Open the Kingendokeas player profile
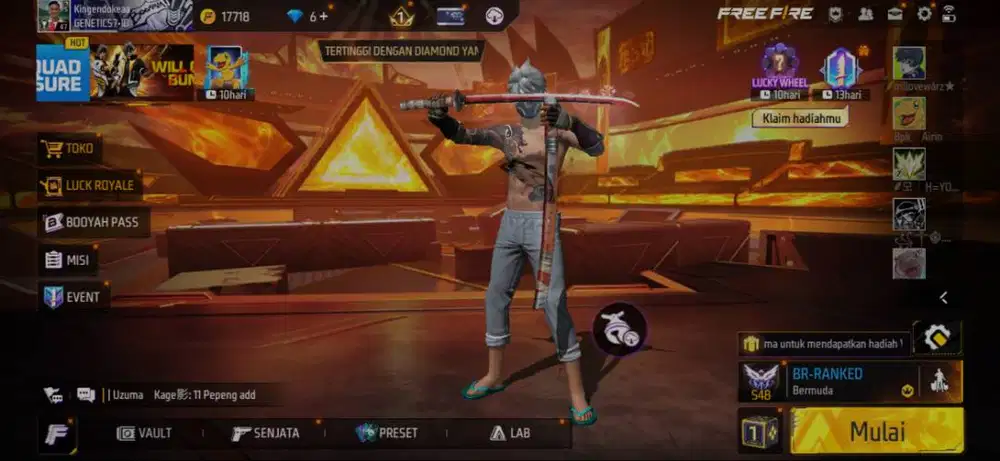1000x461 pixels. coord(53,15)
